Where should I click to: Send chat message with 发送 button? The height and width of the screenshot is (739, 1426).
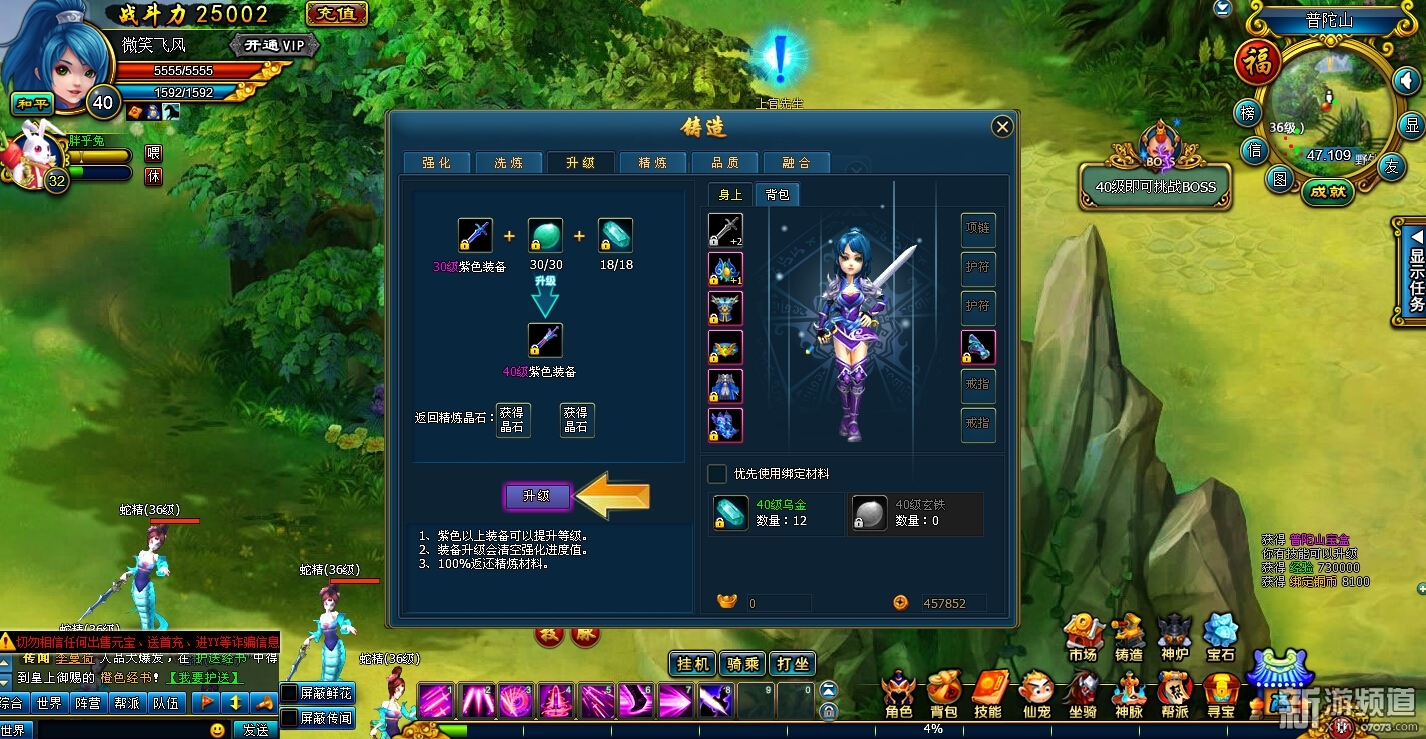pyautogui.click(x=255, y=730)
